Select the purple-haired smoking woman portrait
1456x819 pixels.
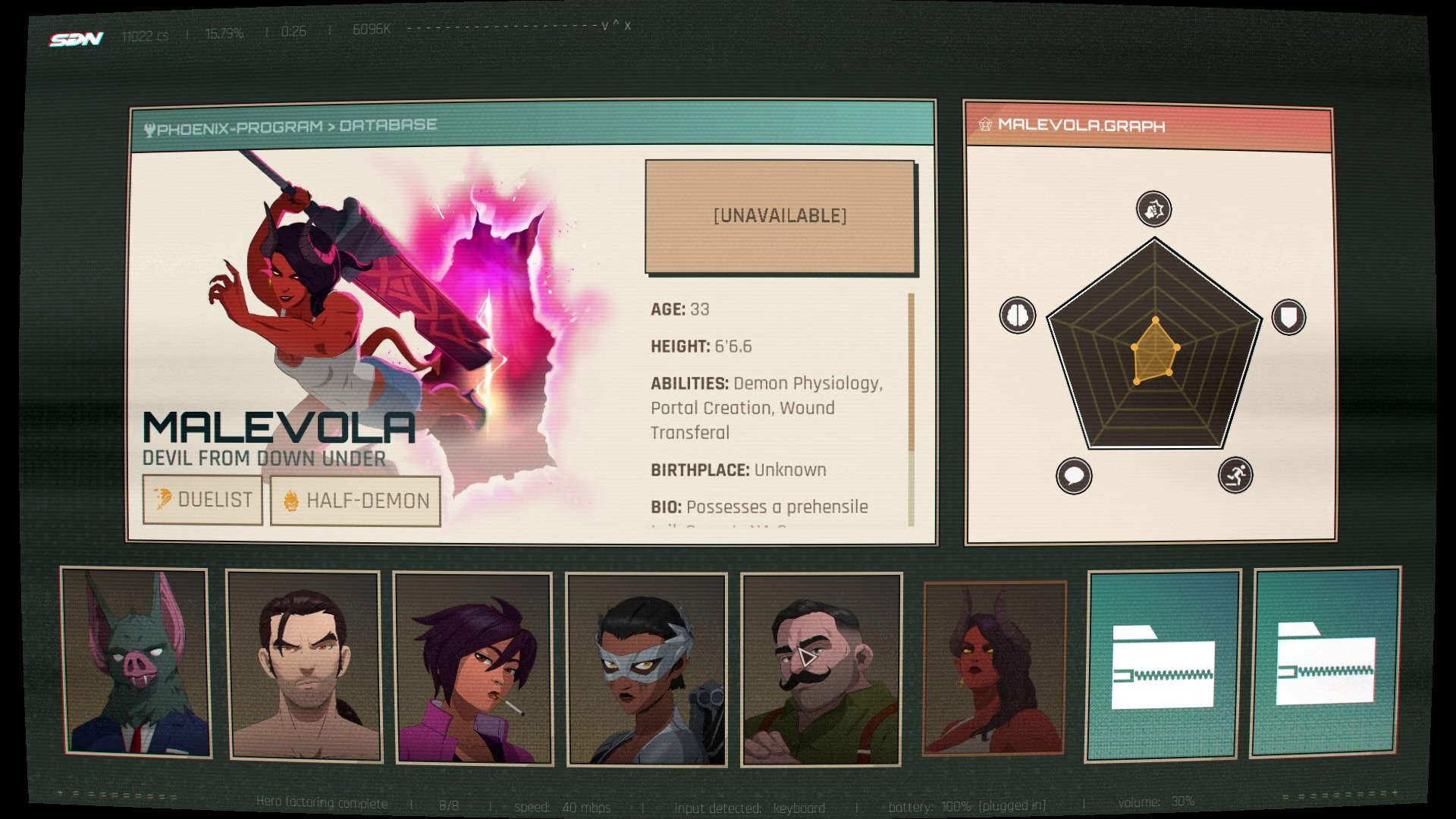[472, 668]
